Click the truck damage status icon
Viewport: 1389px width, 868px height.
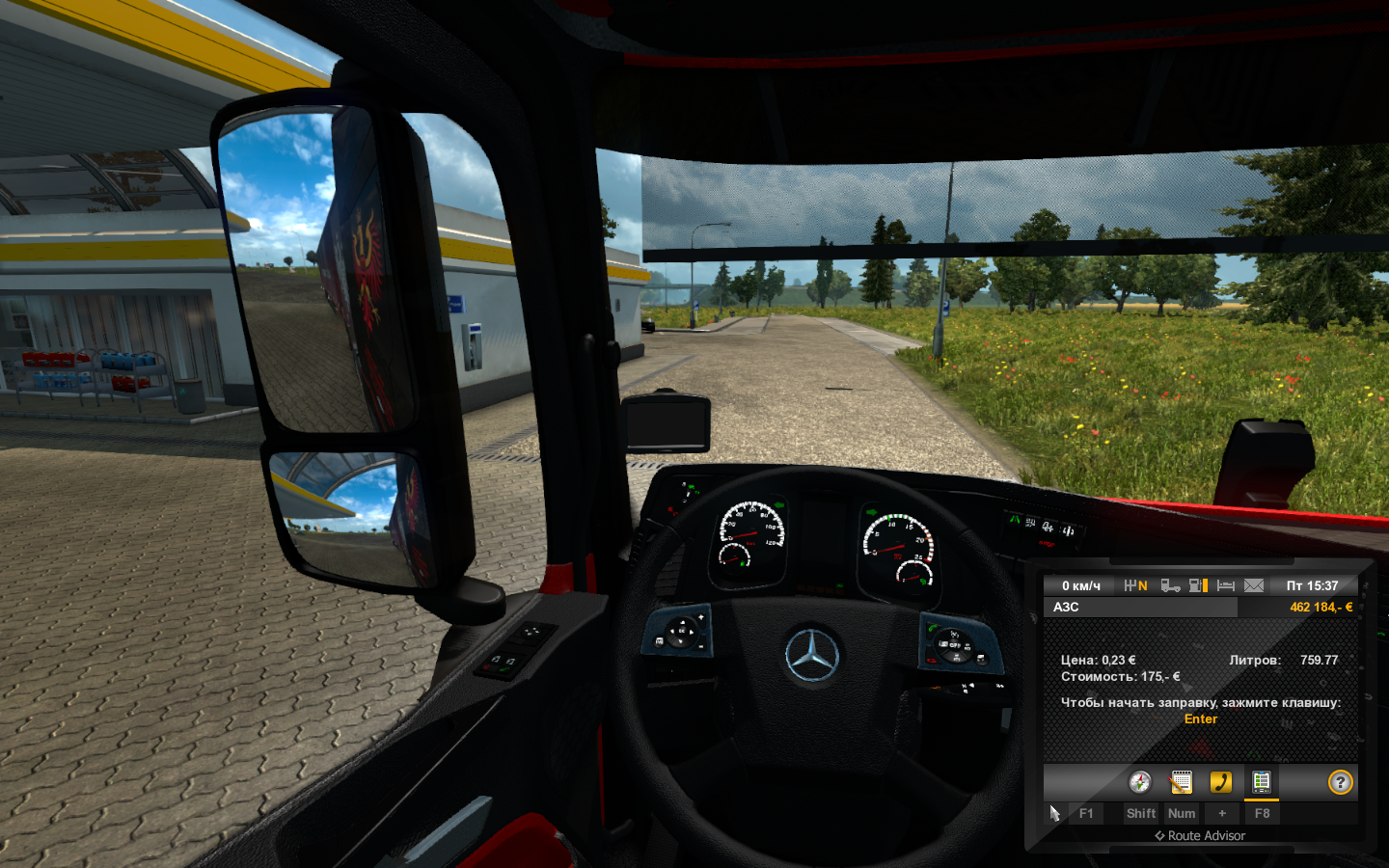(x=1170, y=585)
